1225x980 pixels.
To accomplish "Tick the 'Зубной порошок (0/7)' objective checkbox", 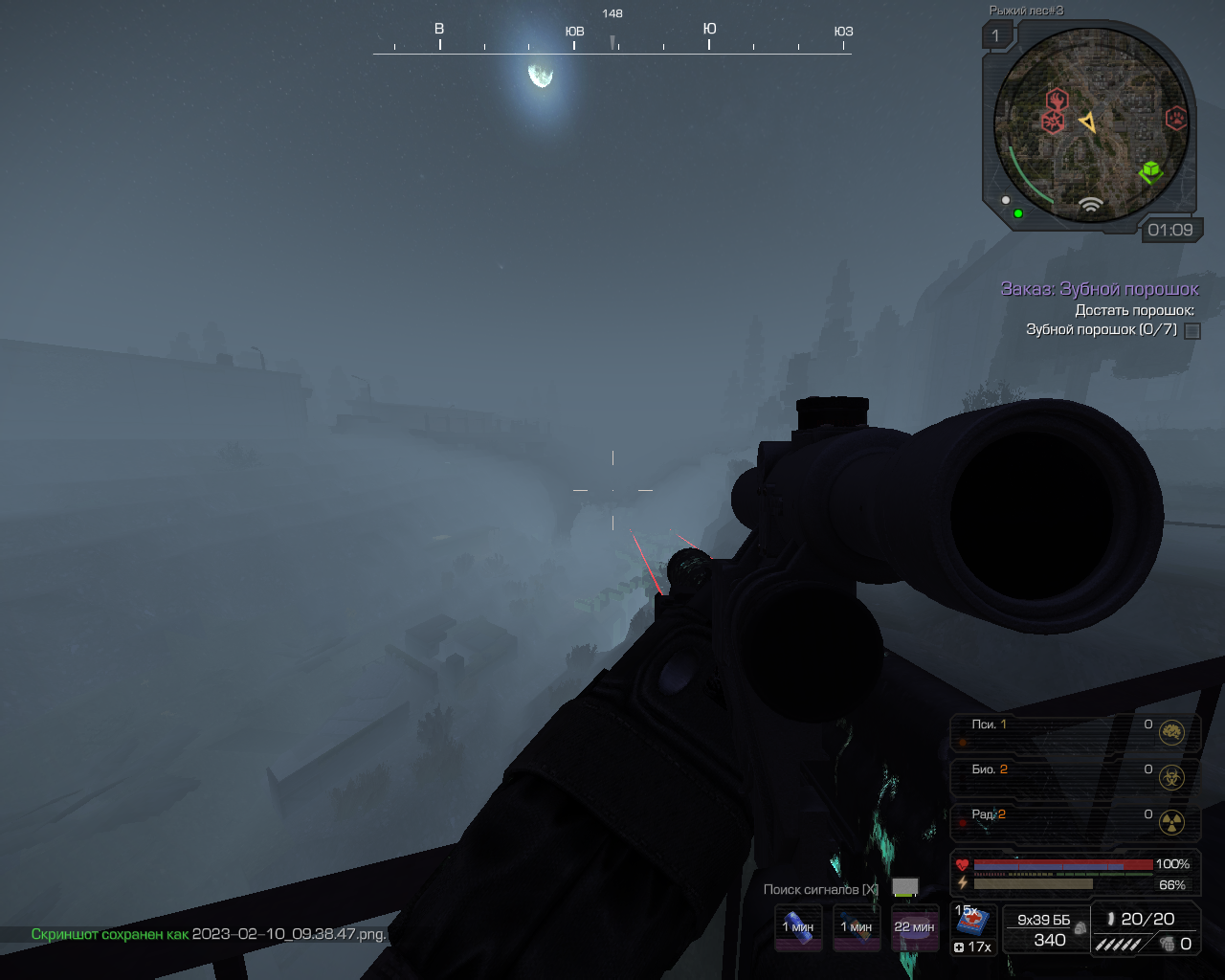I will click(x=1192, y=331).
